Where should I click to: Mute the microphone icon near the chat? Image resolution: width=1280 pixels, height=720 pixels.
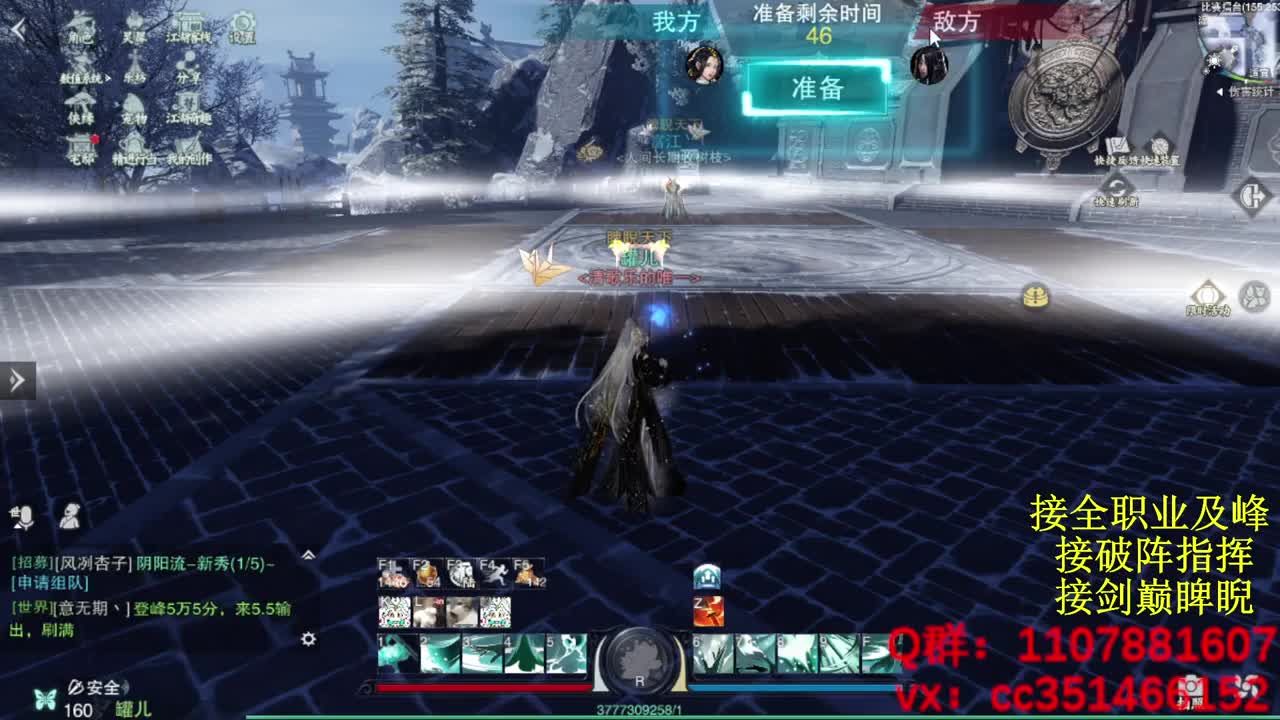click(22, 518)
